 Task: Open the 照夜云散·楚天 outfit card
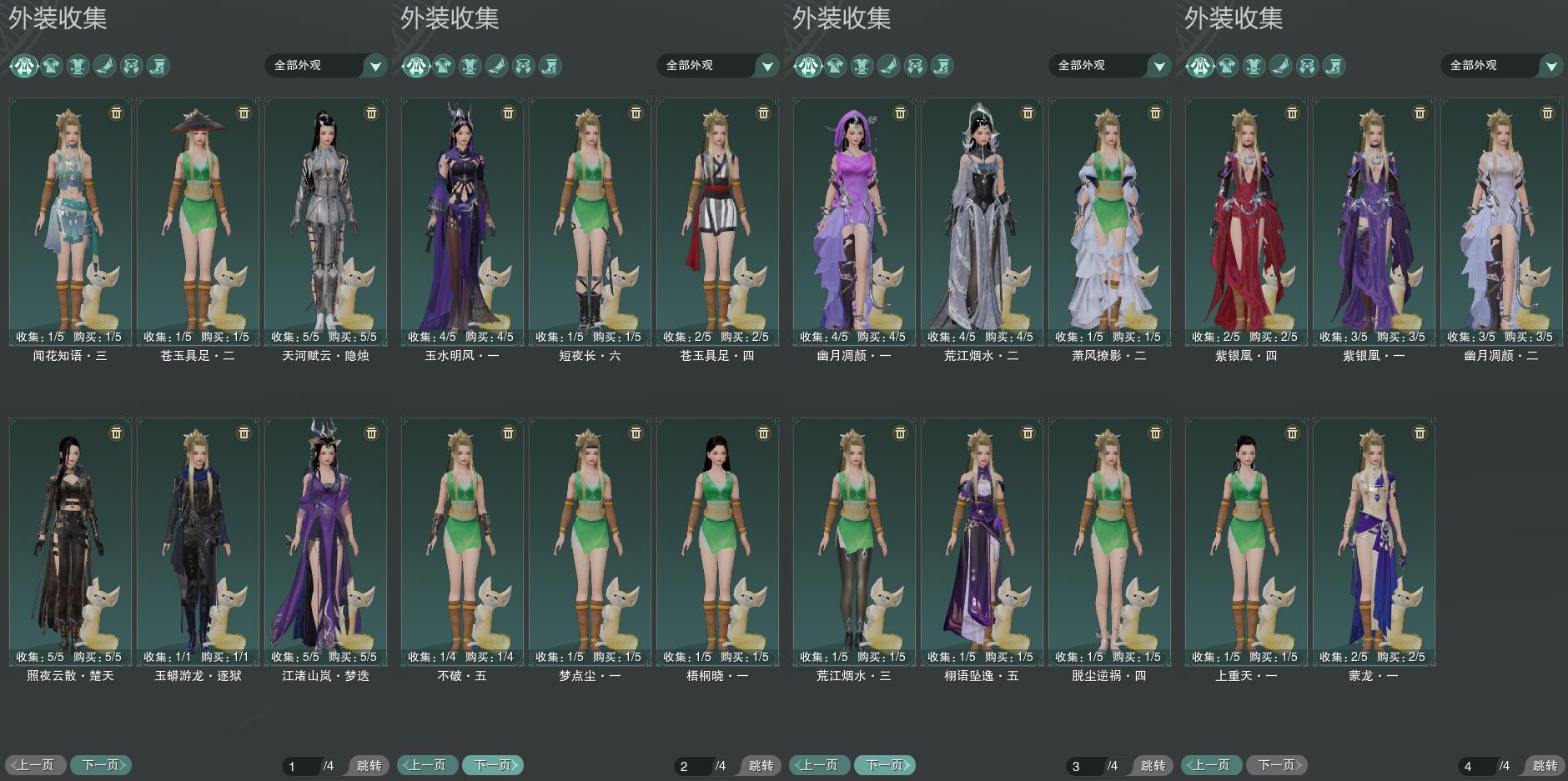(70, 542)
